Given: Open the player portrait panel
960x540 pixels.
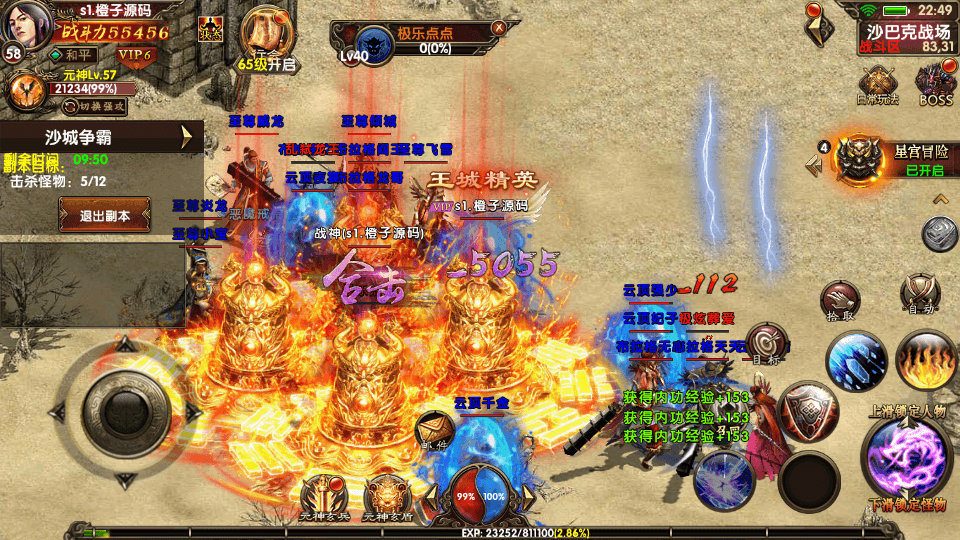Looking at the screenshot, I should [27, 26].
